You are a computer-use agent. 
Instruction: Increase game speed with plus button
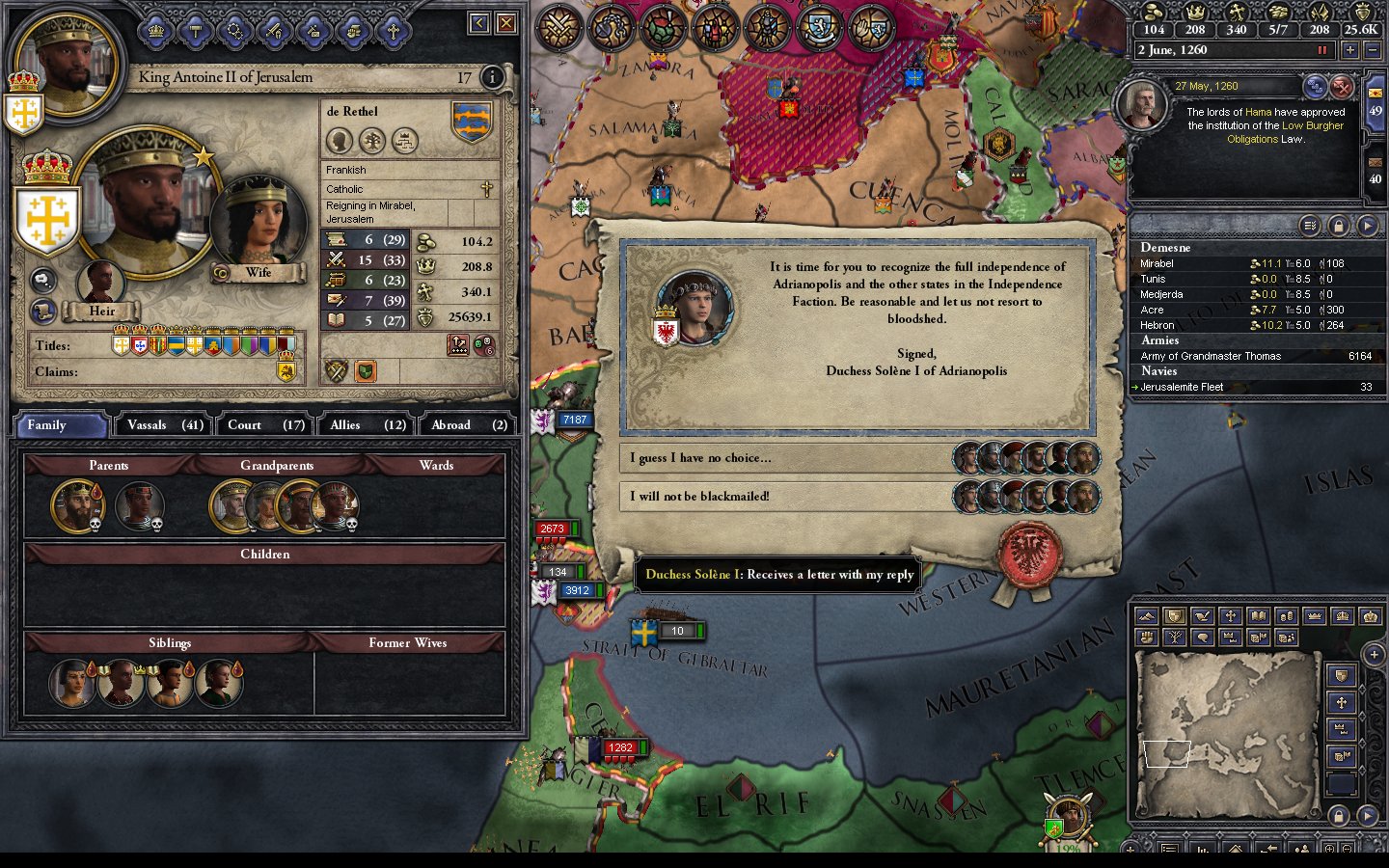pyautogui.click(x=1349, y=50)
